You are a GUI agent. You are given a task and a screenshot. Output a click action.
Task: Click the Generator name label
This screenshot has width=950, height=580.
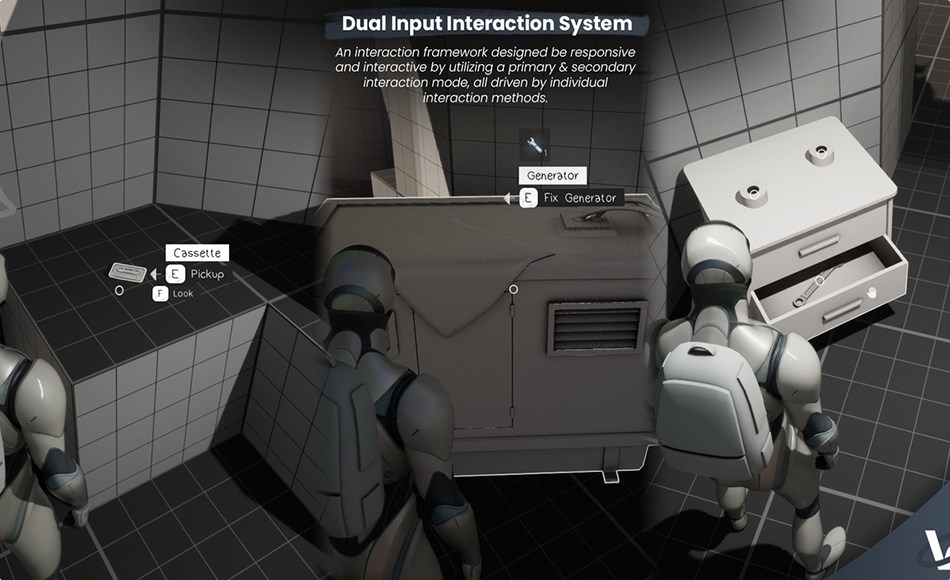click(552, 176)
